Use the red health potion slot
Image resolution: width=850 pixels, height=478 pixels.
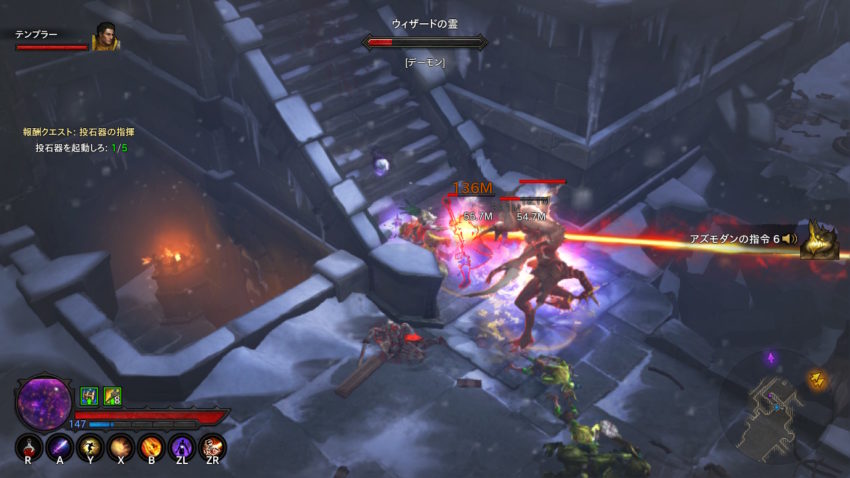tap(30, 447)
